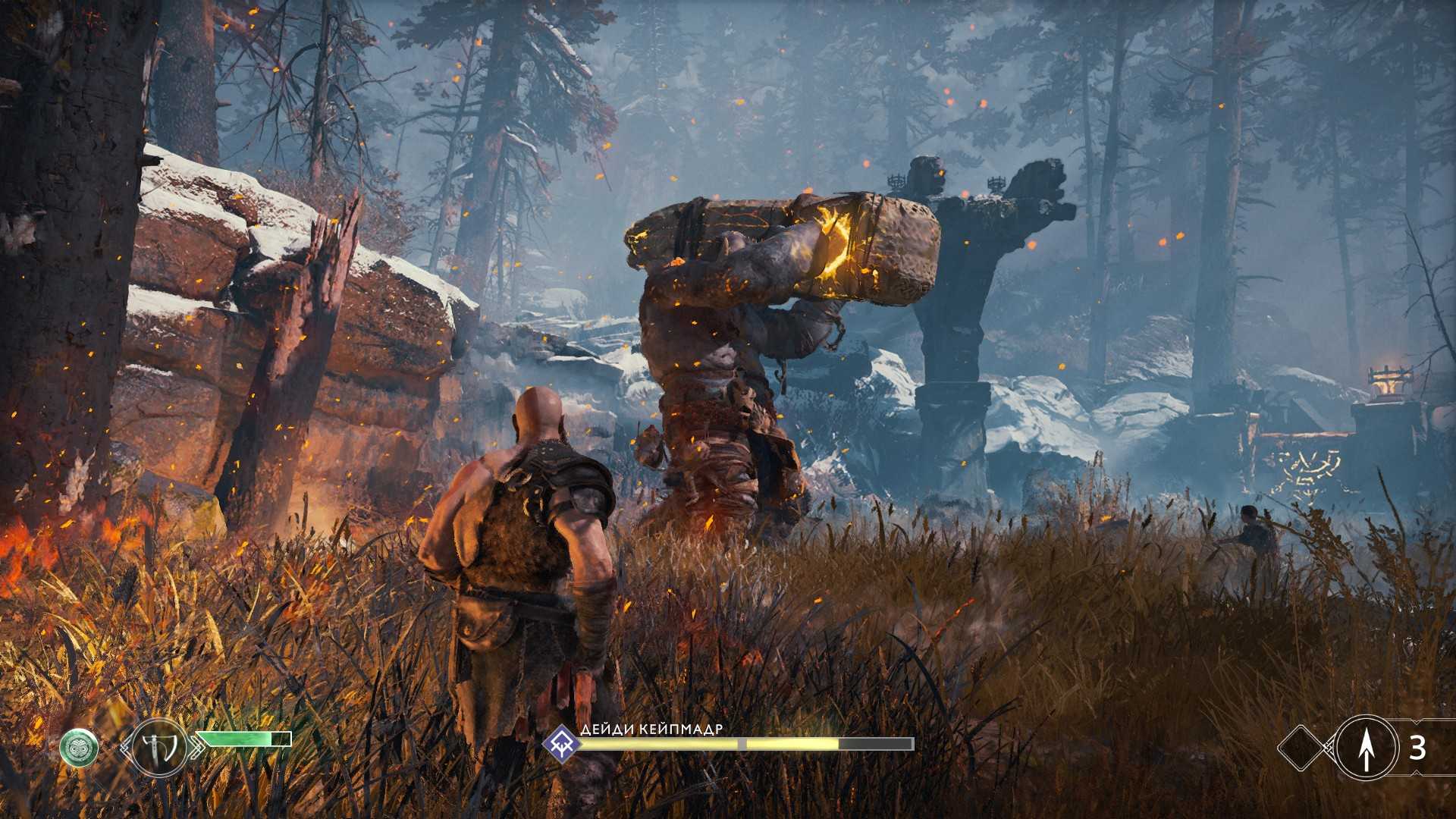Select the arrow ammunition icon
This screenshot has width=1456, height=819.
point(1366,748)
